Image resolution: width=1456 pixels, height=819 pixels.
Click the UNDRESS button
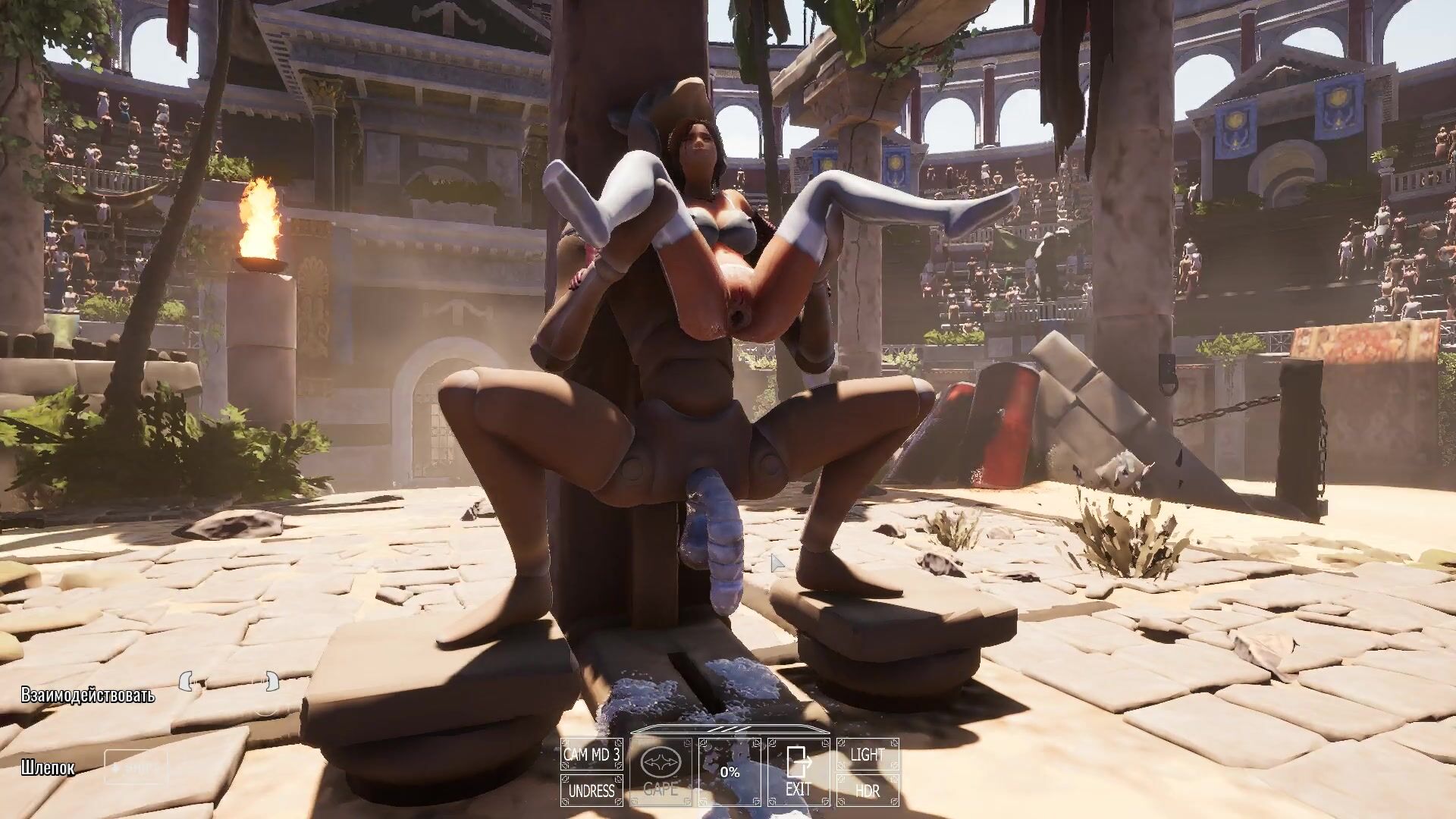(591, 791)
